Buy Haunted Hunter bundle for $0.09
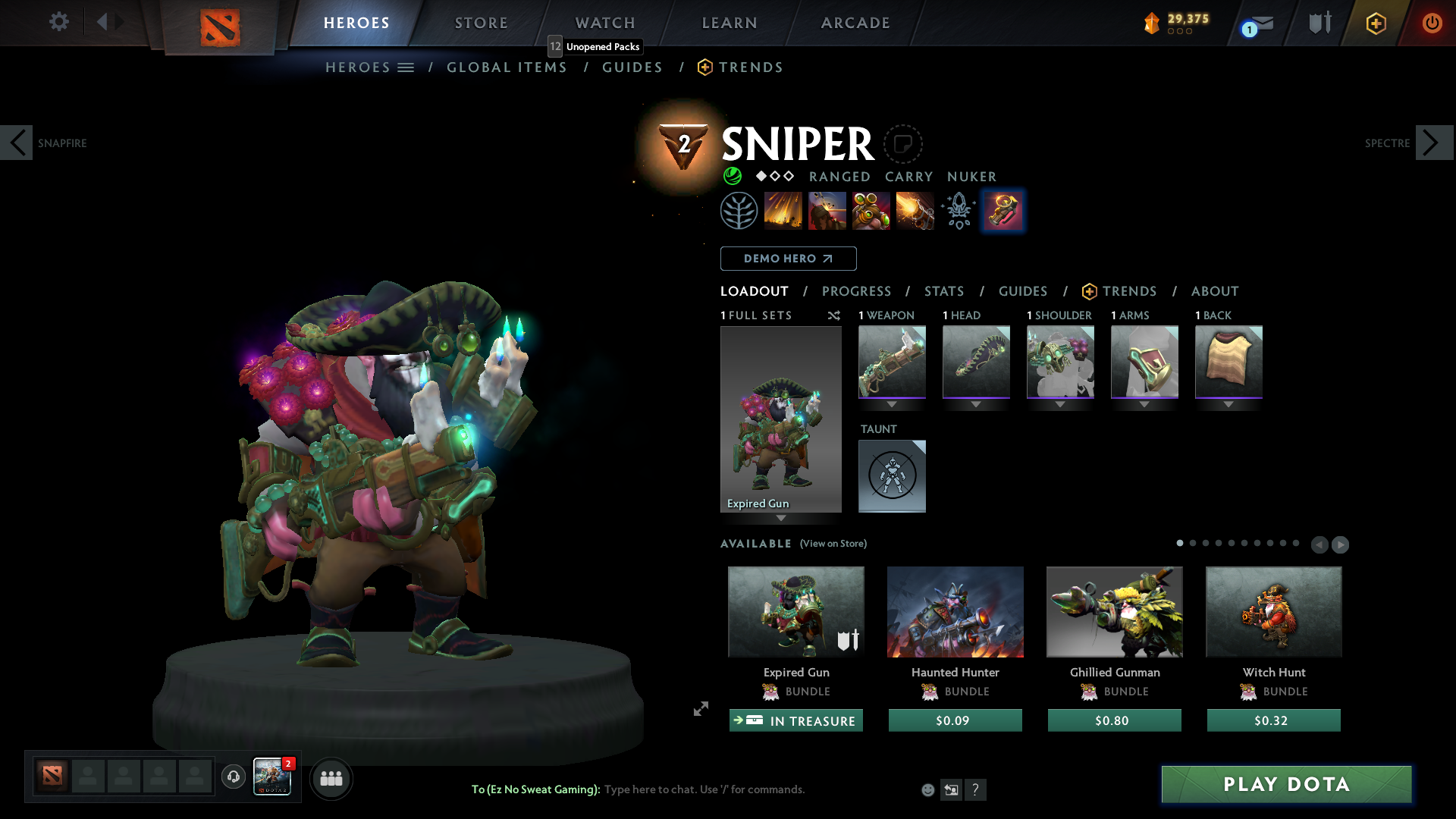Screen dimensions: 1456x819 pos(955,720)
